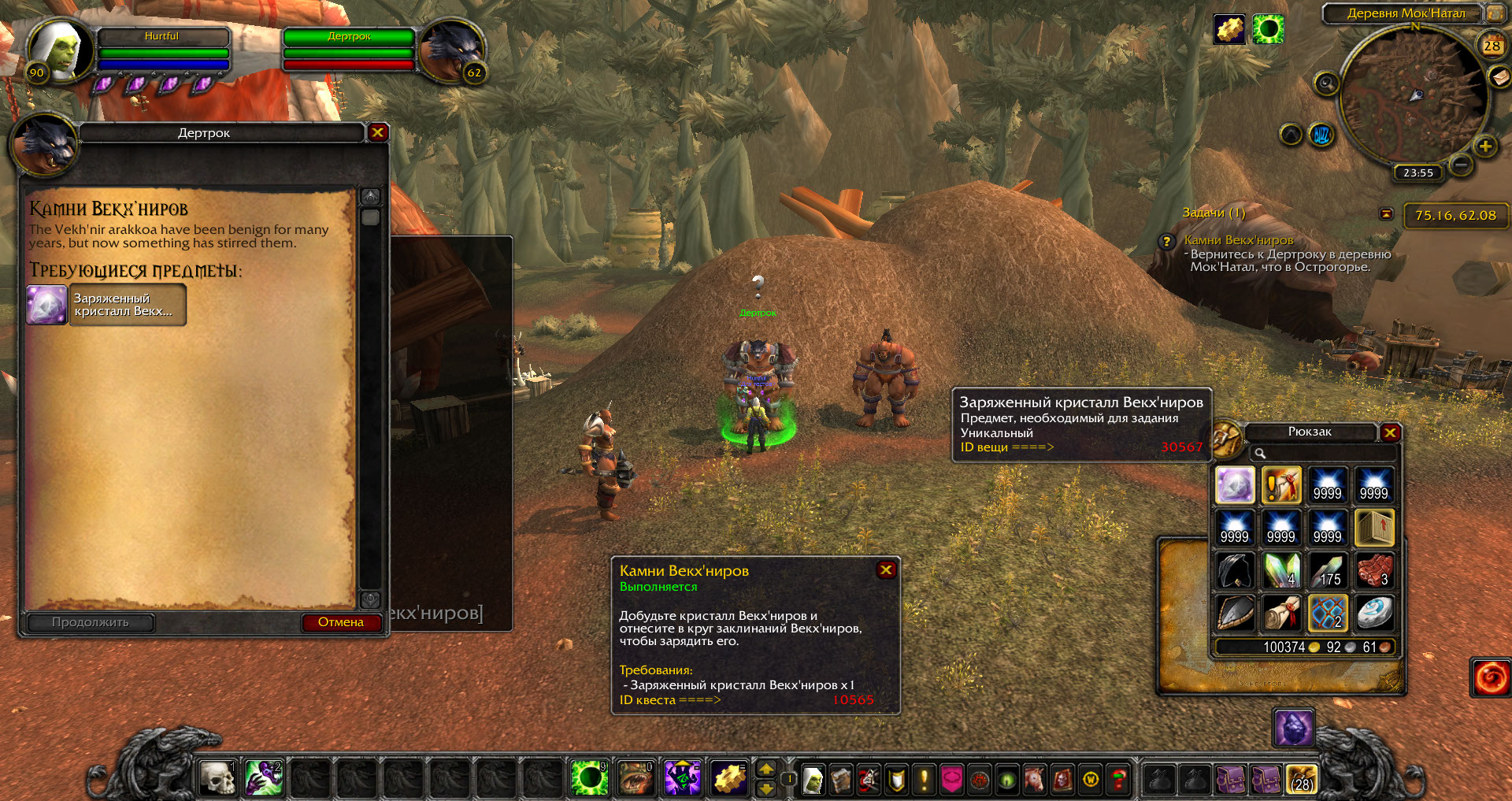Open the calendar showing day 28
Image resolution: width=1512 pixels, height=801 pixels.
point(1492,45)
